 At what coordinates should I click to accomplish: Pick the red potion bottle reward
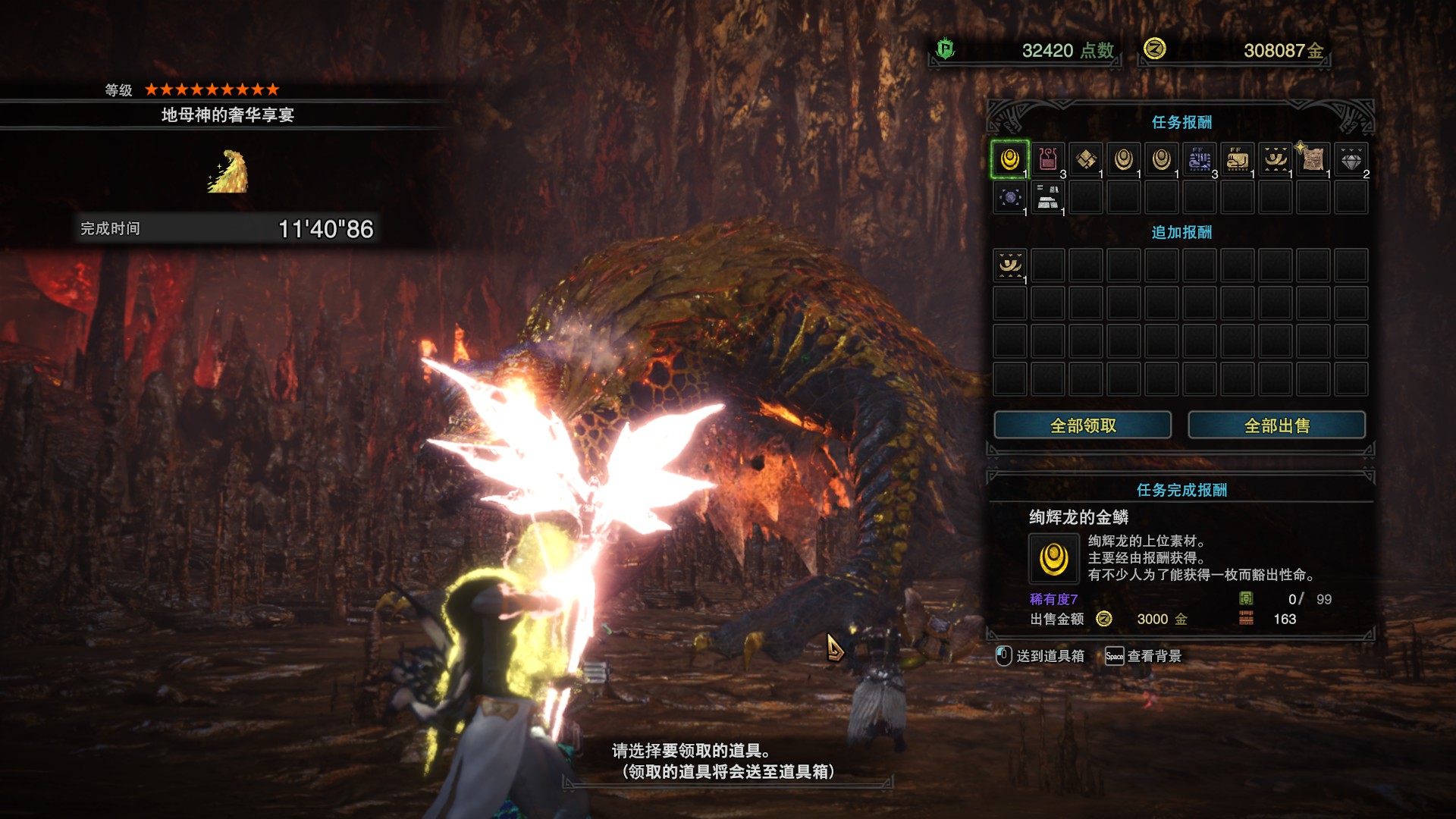[x=1048, y=160]
